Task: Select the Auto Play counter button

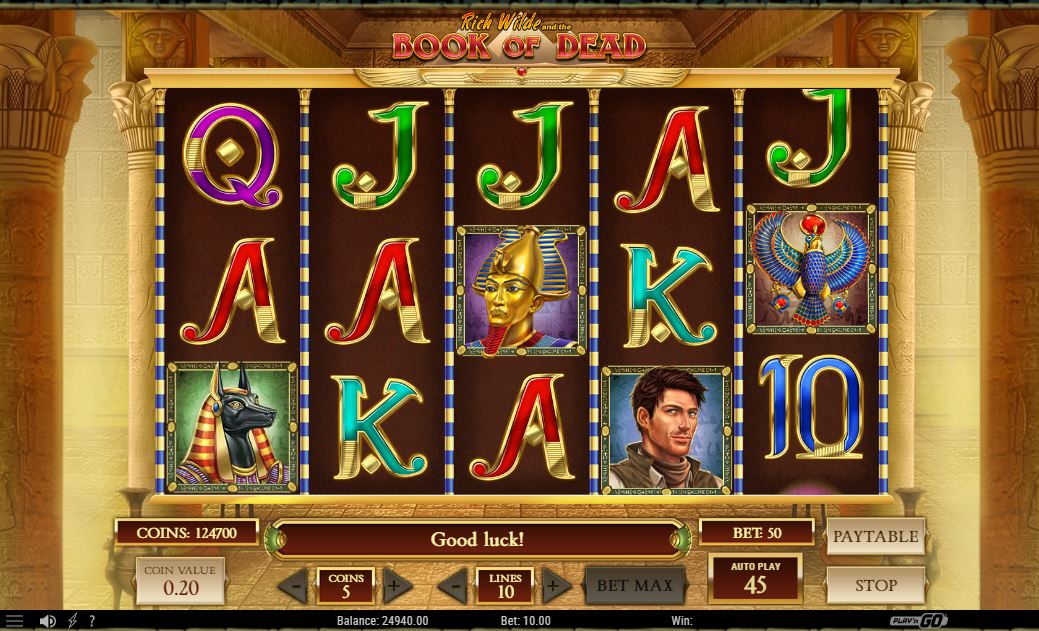Action: [x=755, y=578]
